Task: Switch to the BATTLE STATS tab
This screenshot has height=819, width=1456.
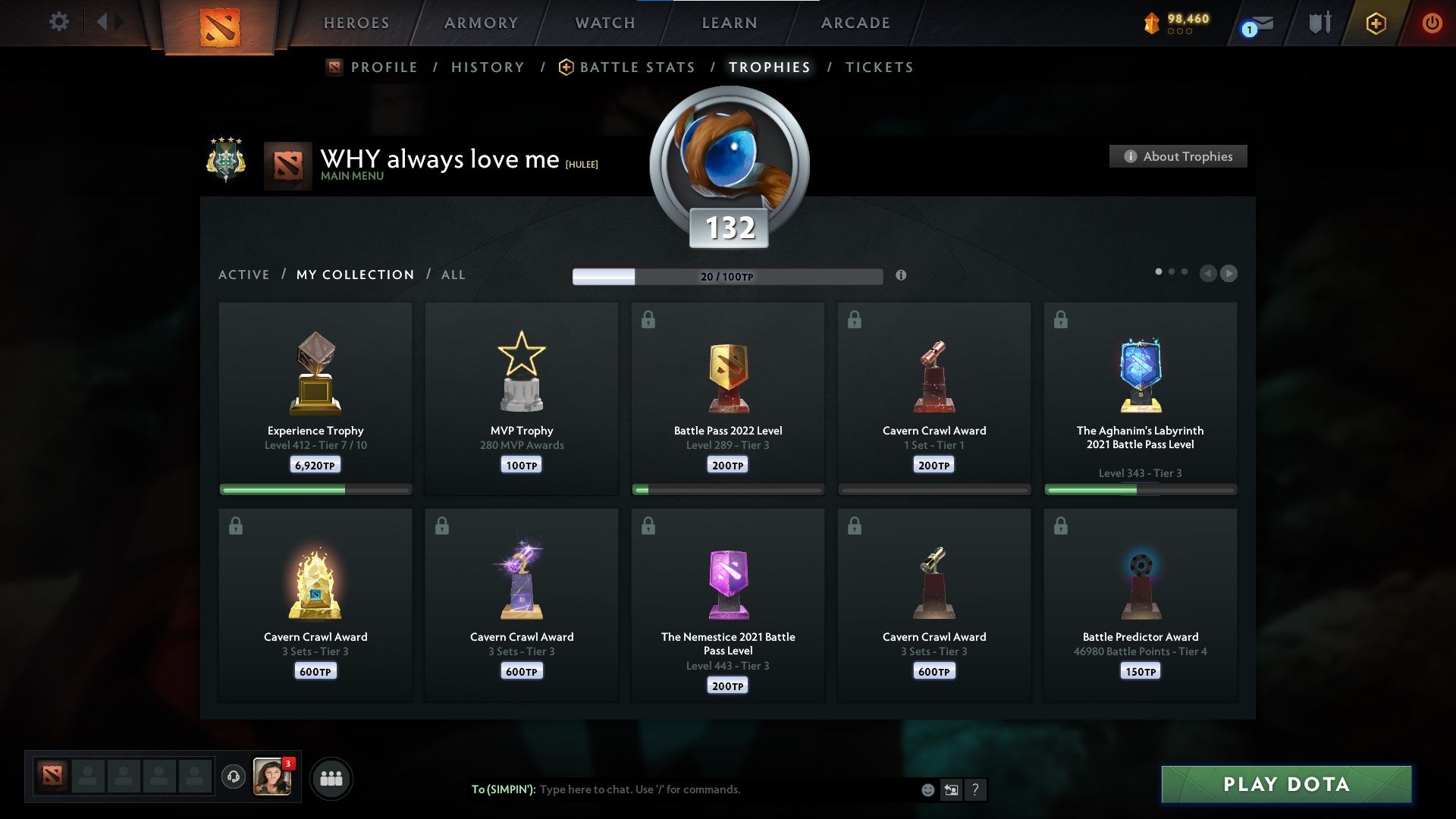Action: tap(637, 67)
